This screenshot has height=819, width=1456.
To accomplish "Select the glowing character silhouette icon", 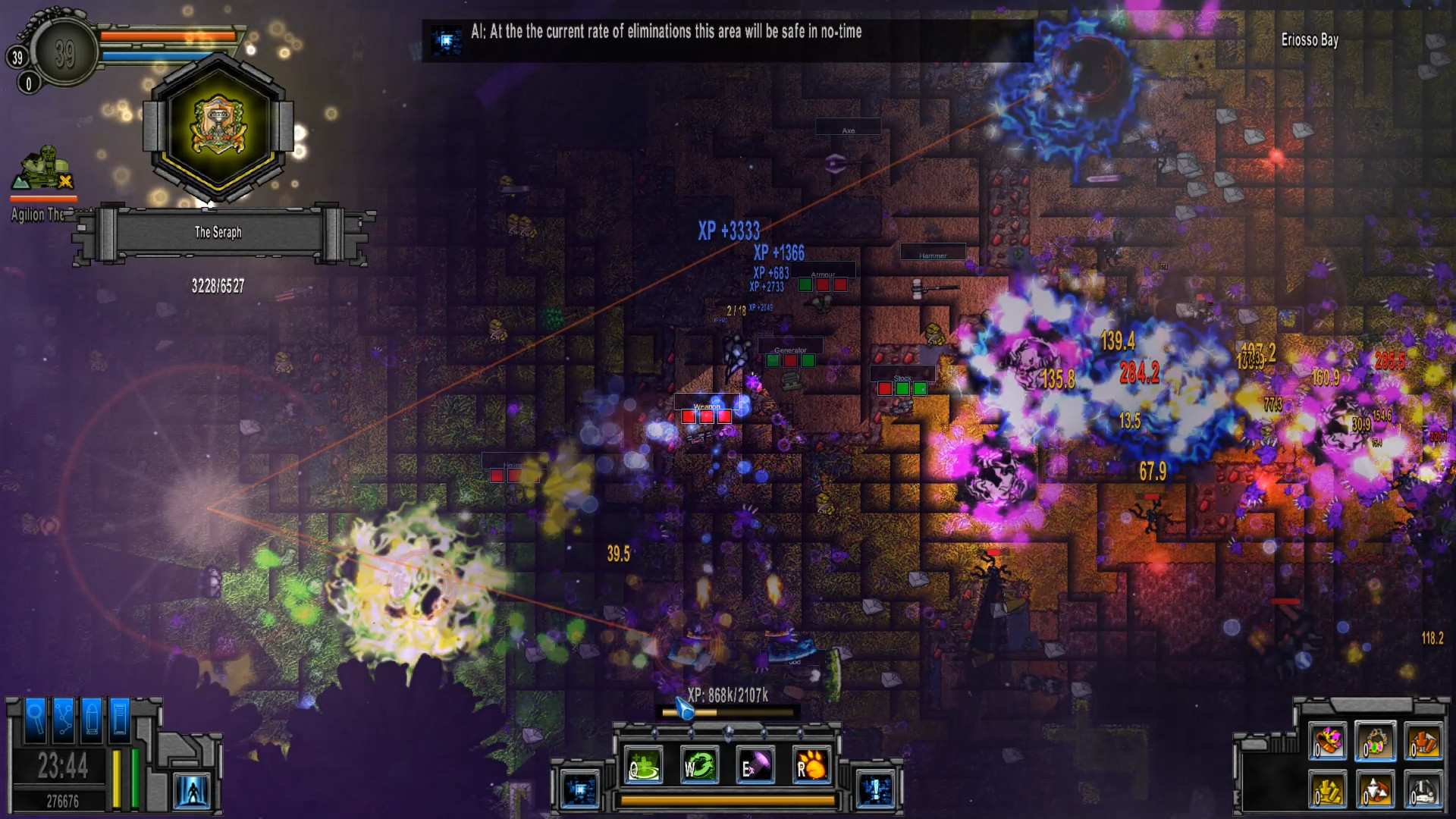I will [191, 792].
